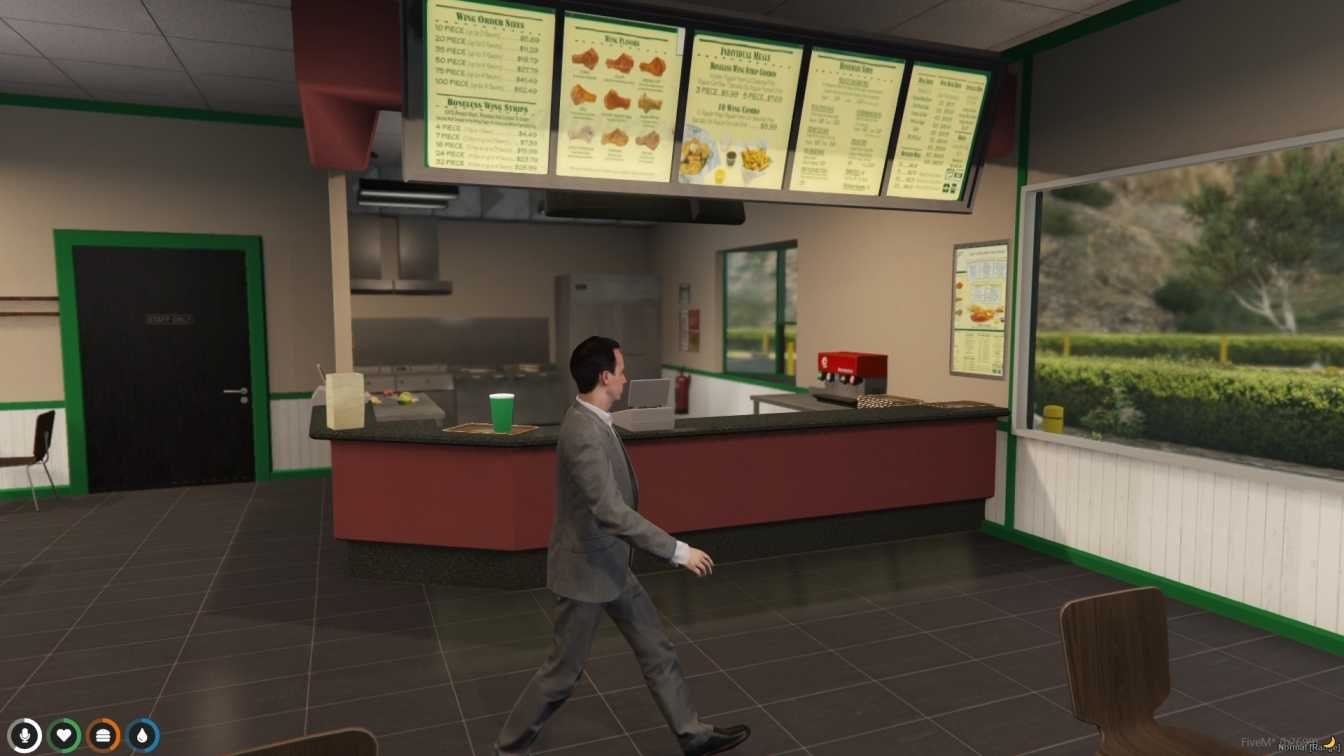Select the blue water drop thirst icon
This screenshot has width=1344, height=756.
(x=142, y=736)
